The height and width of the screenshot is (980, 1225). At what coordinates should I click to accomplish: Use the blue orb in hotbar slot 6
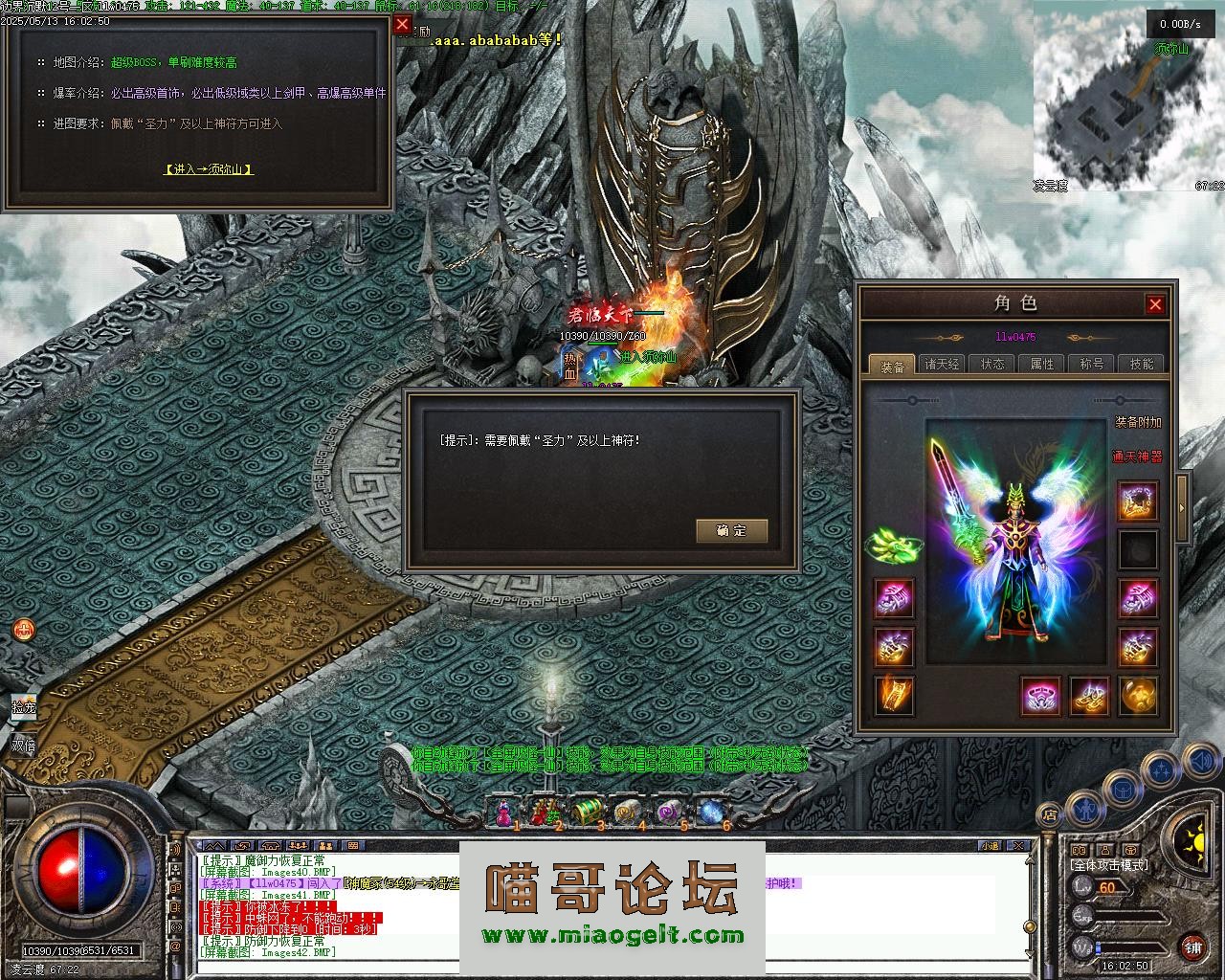coord(711,812)
